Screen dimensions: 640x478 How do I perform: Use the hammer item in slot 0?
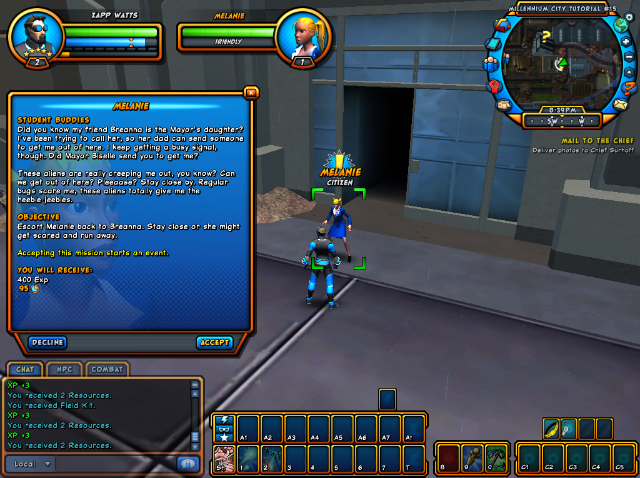(497, 461)
